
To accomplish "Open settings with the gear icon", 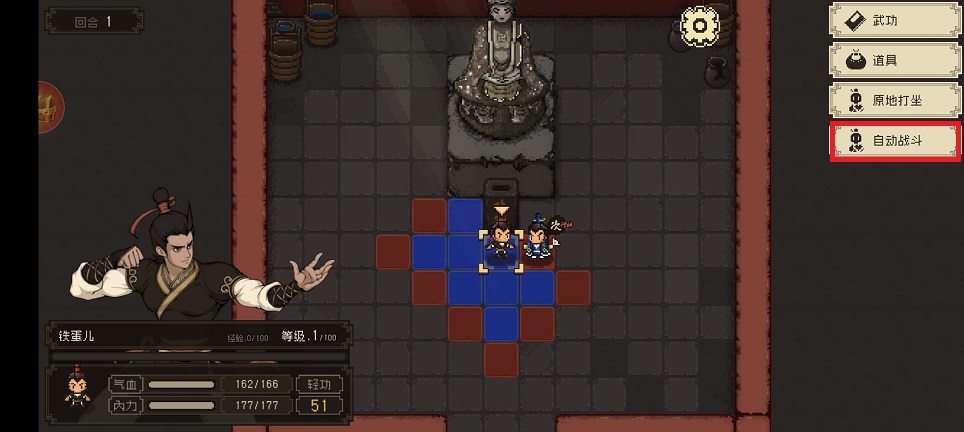I will tap(700, 26).
